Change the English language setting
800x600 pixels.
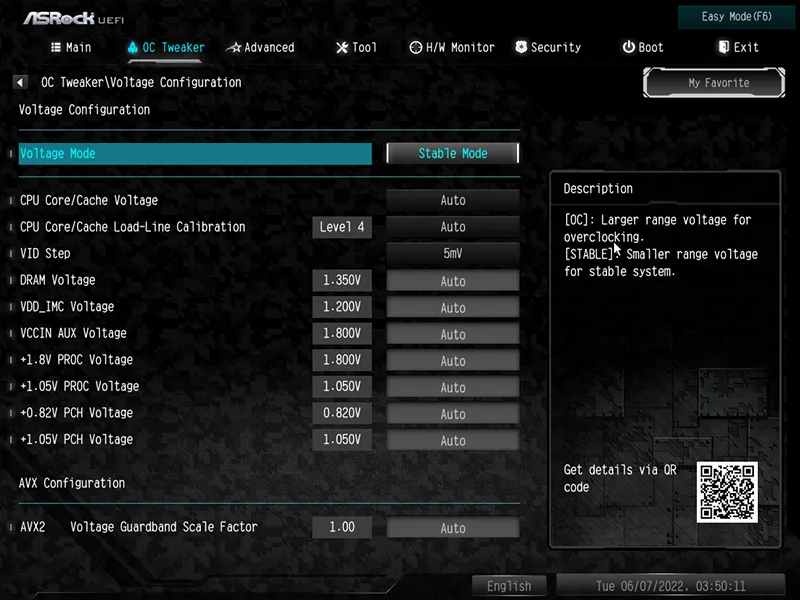(x=509, y=586)
